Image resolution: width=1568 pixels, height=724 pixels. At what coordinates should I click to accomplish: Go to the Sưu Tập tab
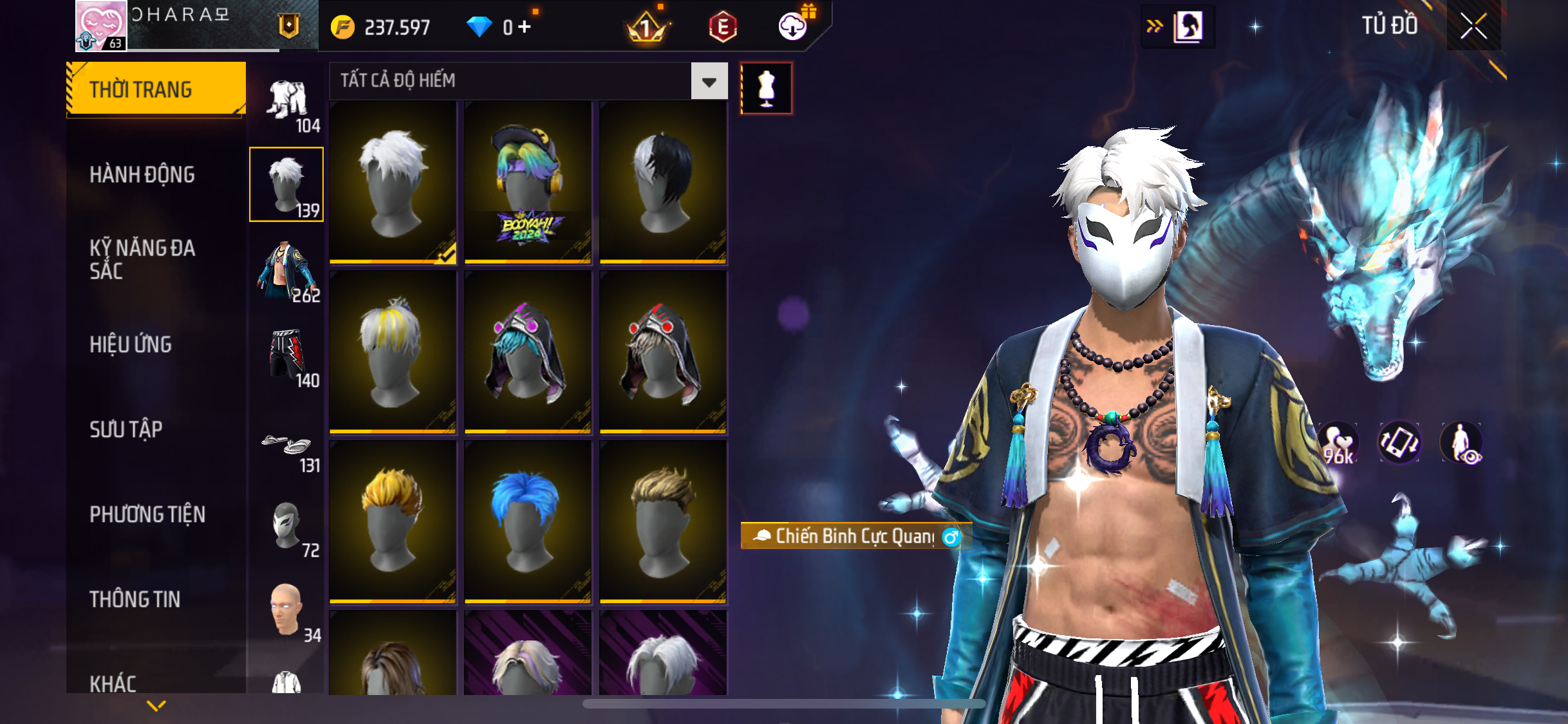[126, 429]
